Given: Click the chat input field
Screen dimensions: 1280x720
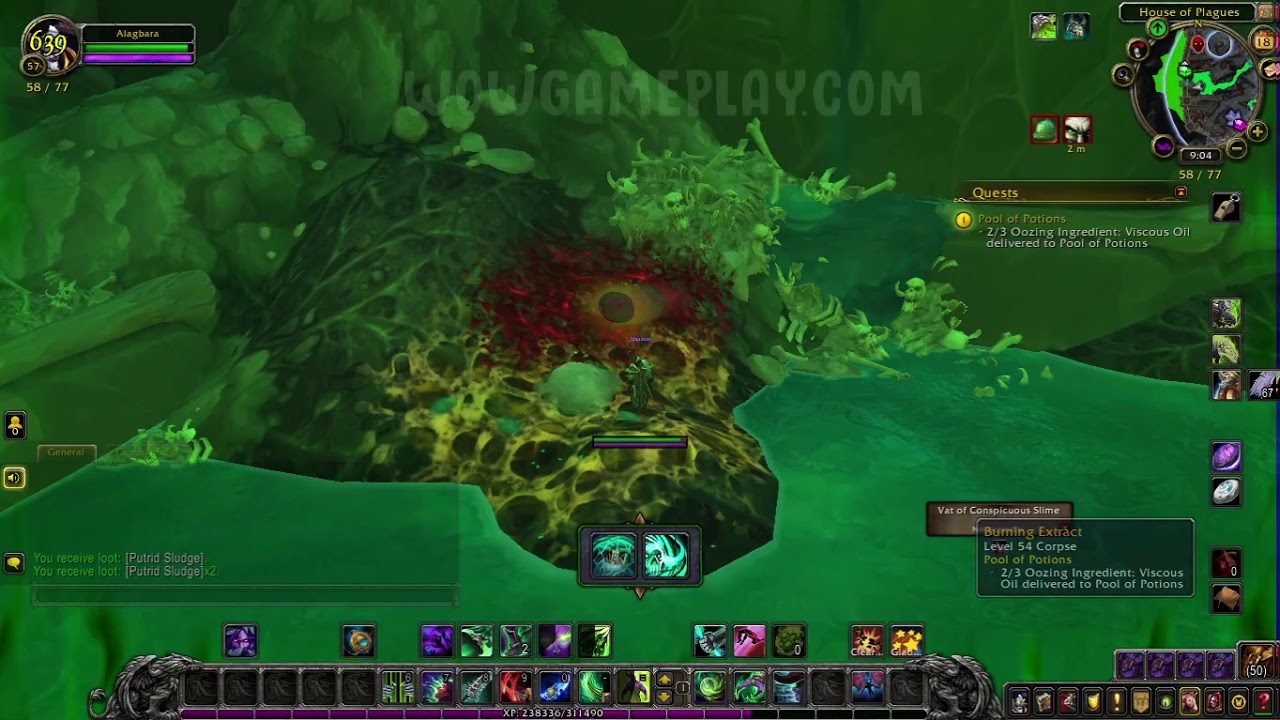Looking at the screenshot, I should [x=243, y=594].
